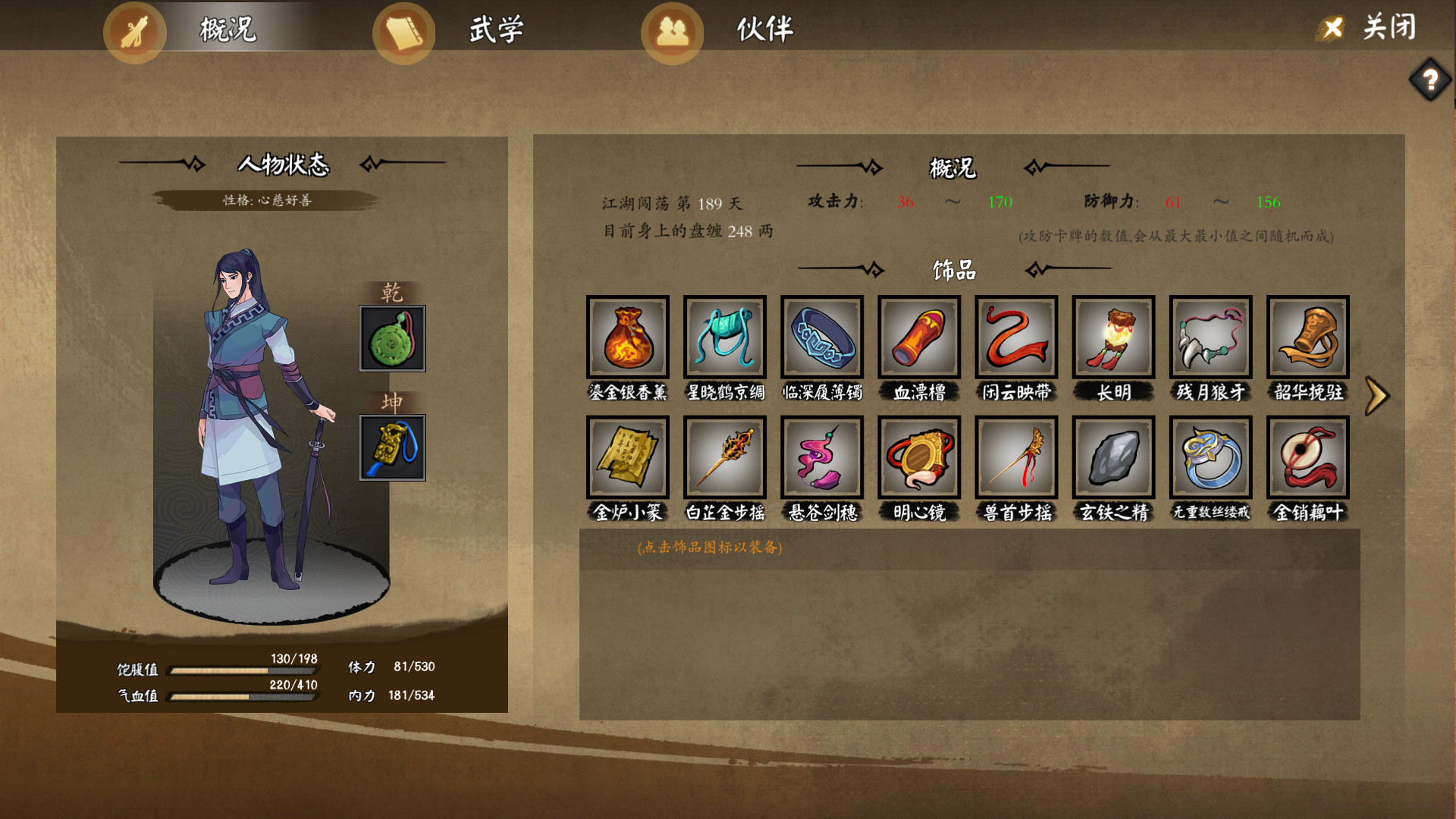Select the 玄铁之精 ore accessory

[x=1113, y=457]
